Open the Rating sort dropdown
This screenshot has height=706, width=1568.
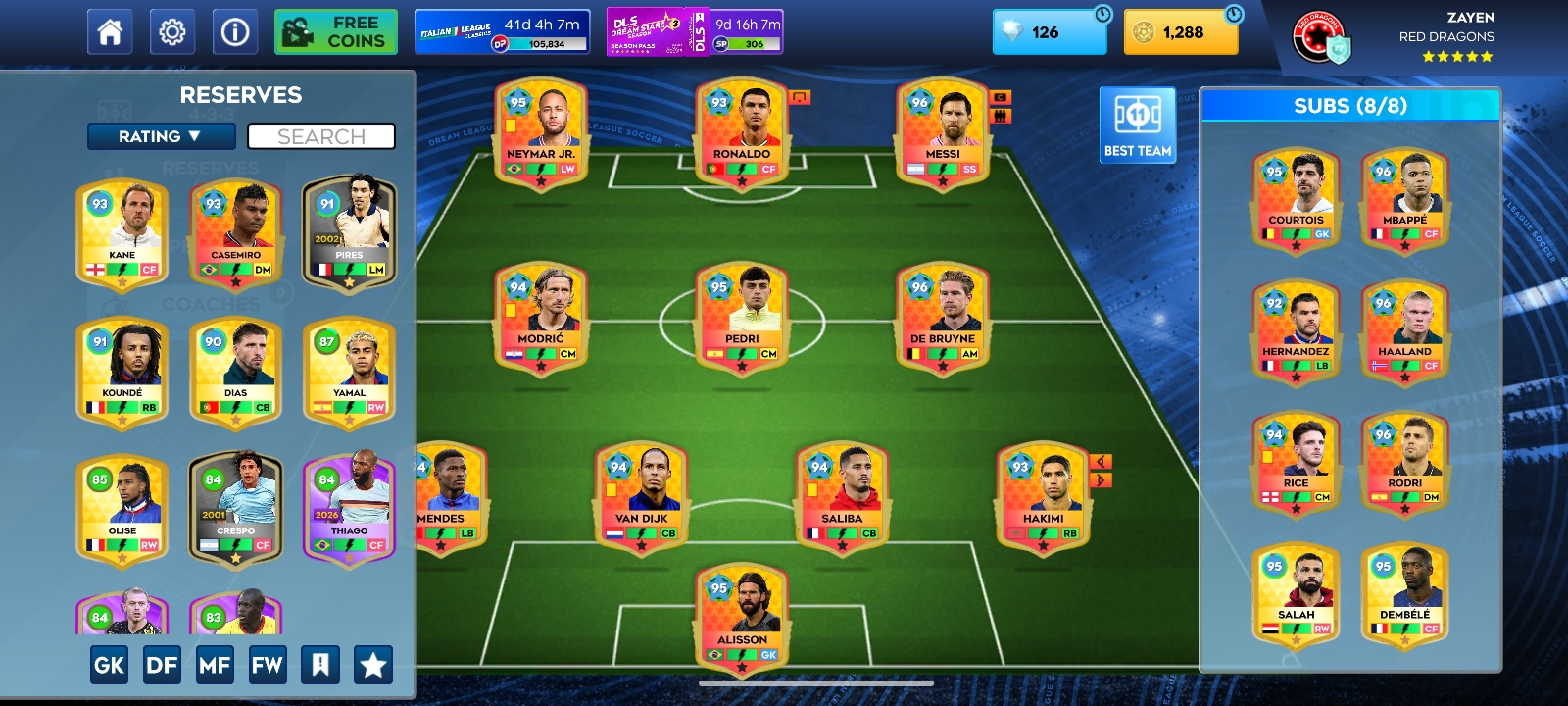[x=163, y=136]
